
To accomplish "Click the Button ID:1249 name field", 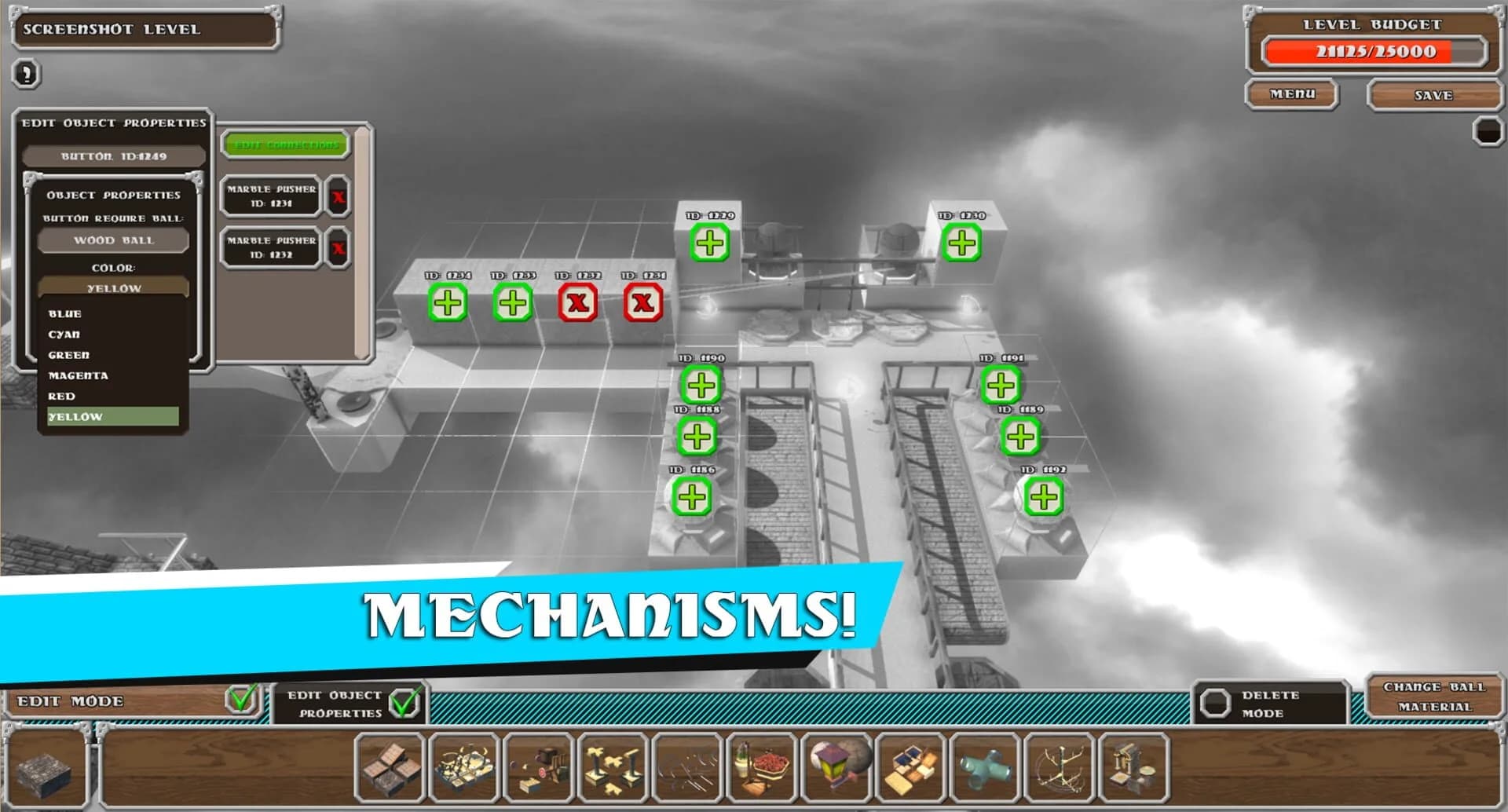I will pyautogui.click(x=112, y=155).
